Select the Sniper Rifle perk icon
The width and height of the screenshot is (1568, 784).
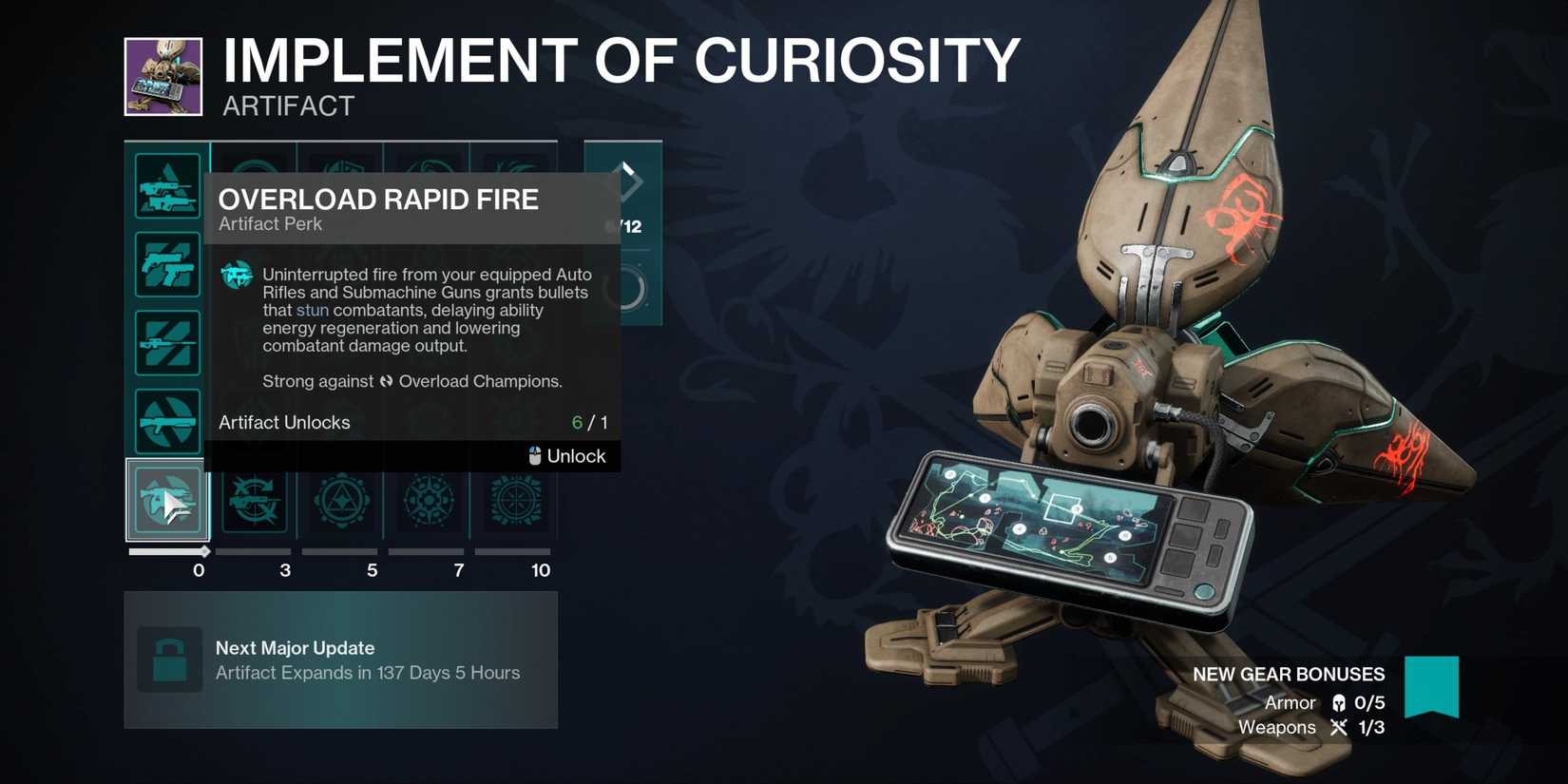167,342
